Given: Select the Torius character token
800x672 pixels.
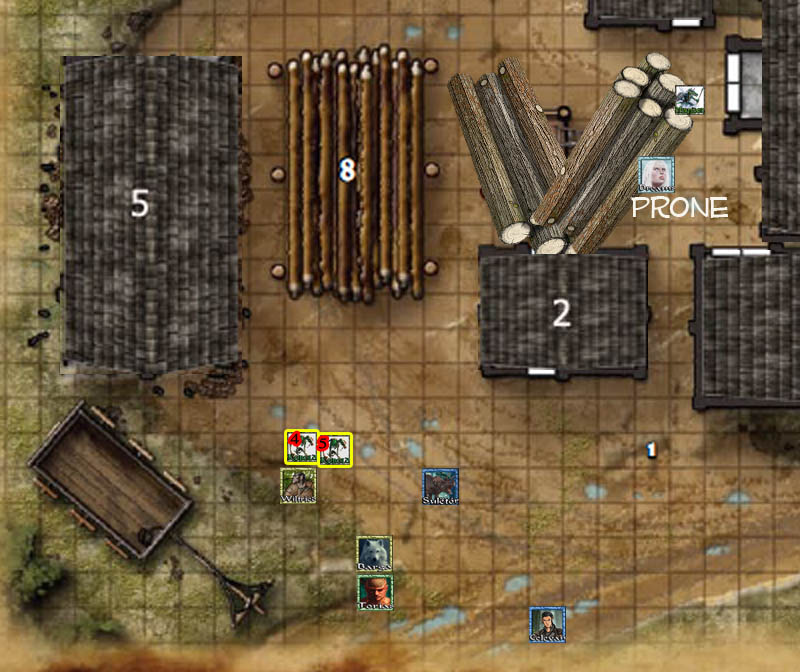Looking at the screenshot, I should [375, 592].
